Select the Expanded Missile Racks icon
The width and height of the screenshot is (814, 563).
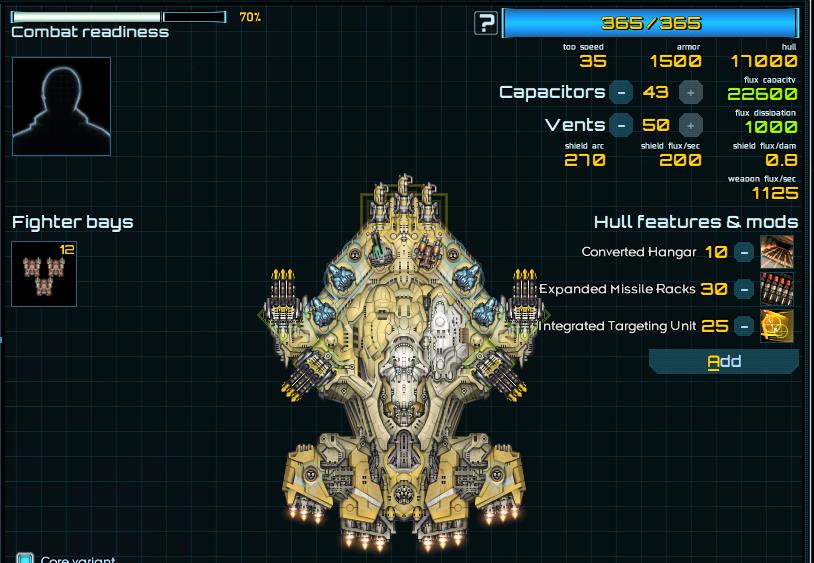[x=777, y=289]
